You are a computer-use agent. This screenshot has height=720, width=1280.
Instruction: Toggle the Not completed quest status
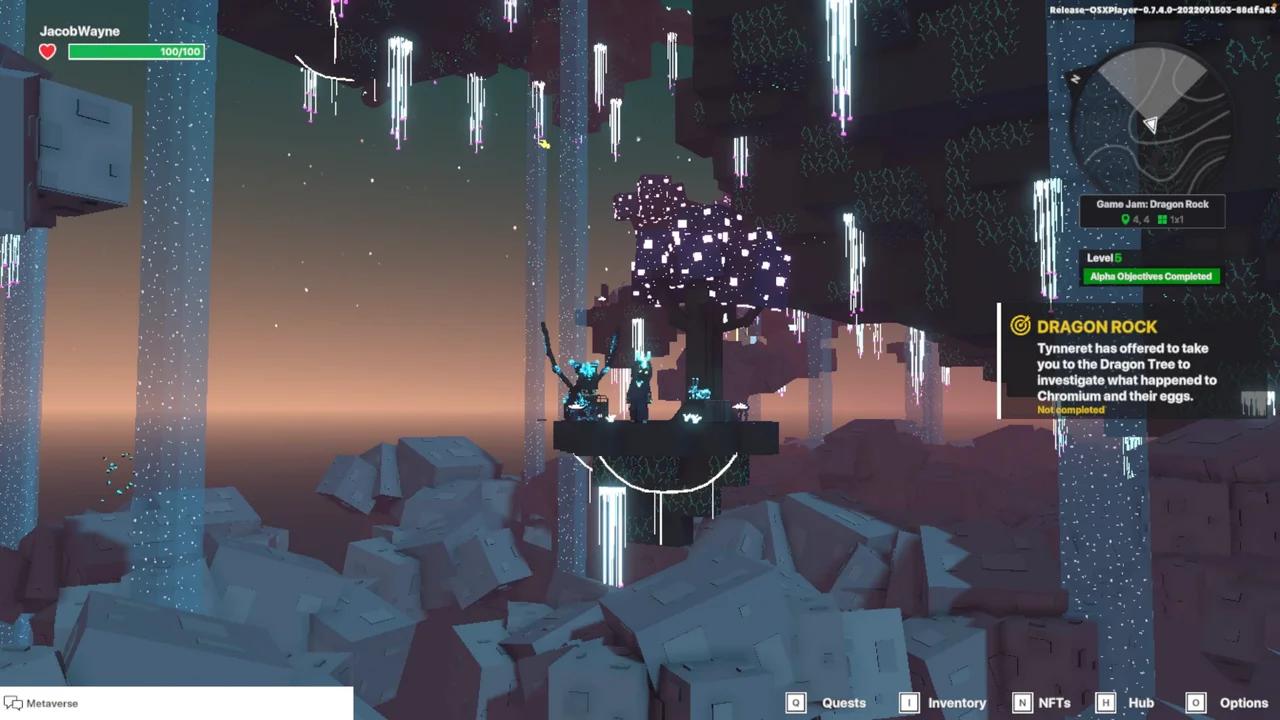tap(1070, 410)
